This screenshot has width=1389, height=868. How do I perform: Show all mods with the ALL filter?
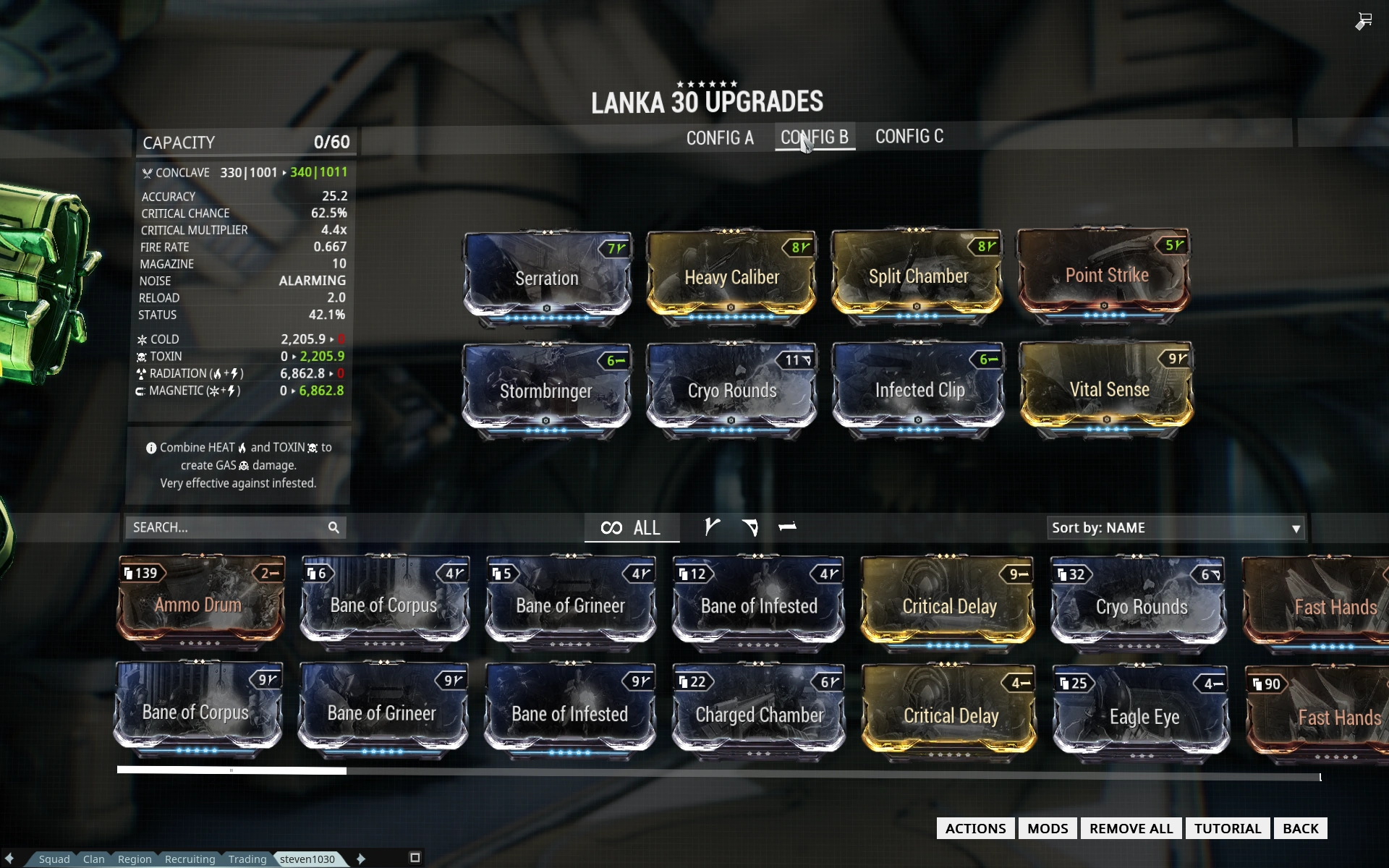[631, 528]
